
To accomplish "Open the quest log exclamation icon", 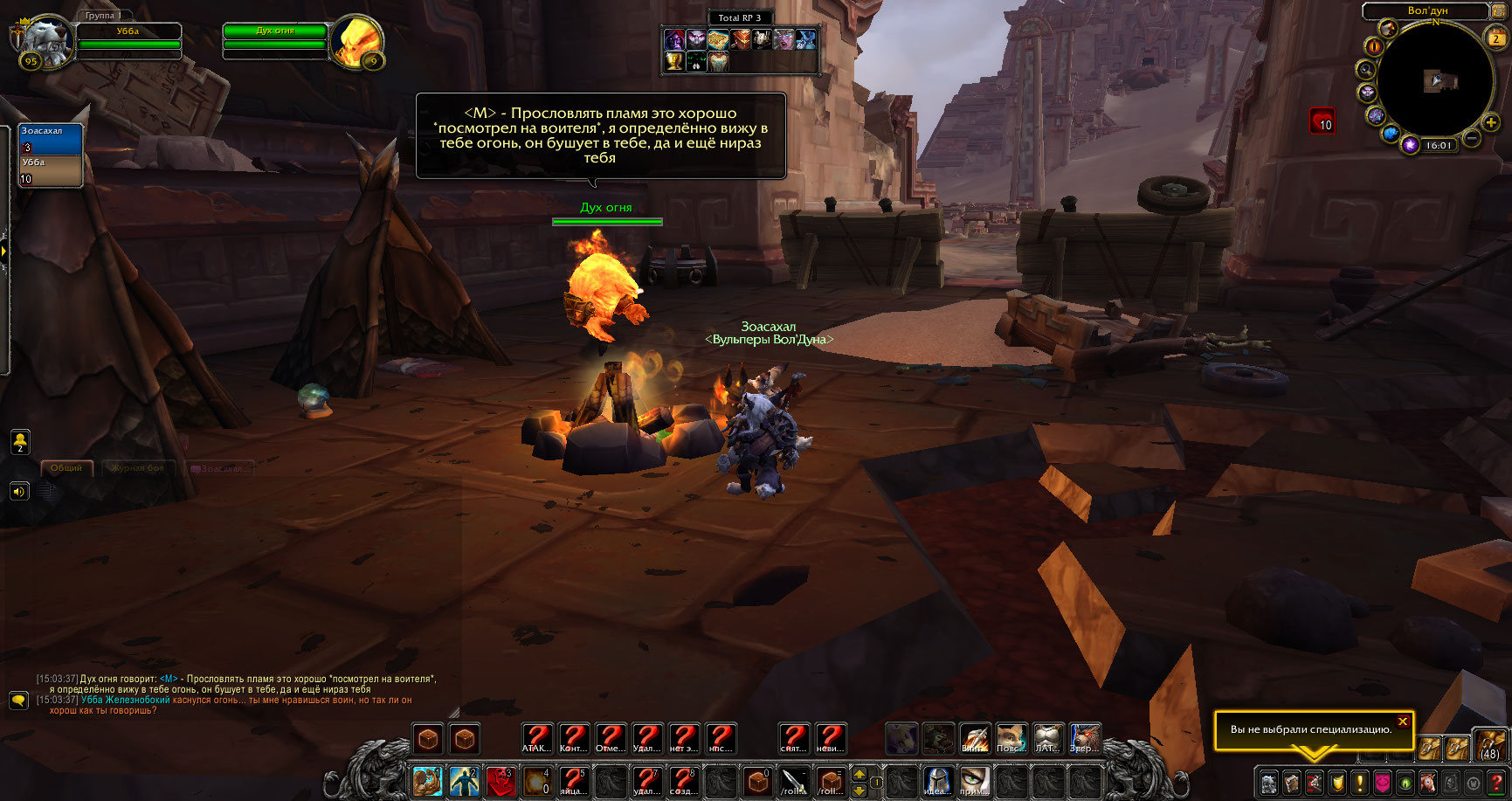I will 1359,783.
